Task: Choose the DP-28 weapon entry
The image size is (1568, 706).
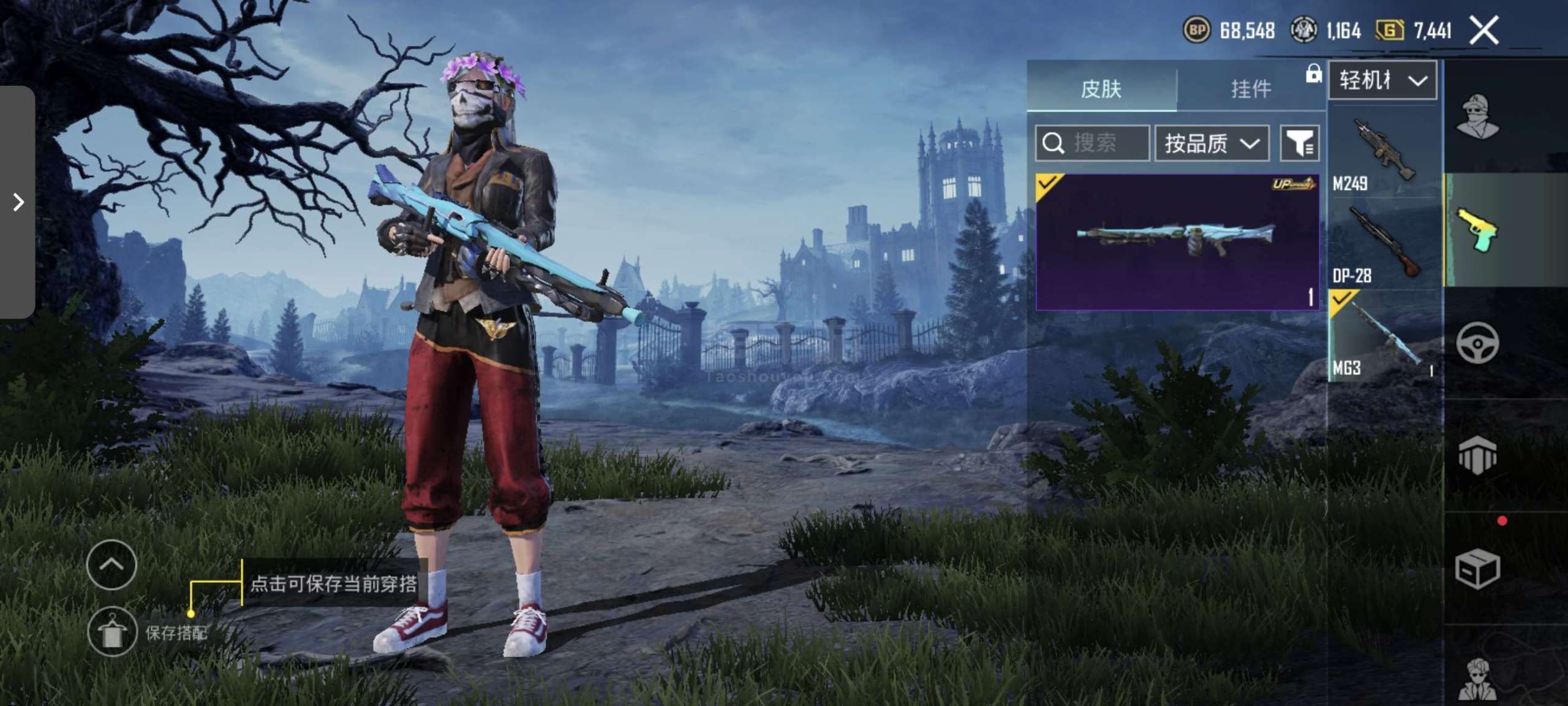Action: (1384, 244)
